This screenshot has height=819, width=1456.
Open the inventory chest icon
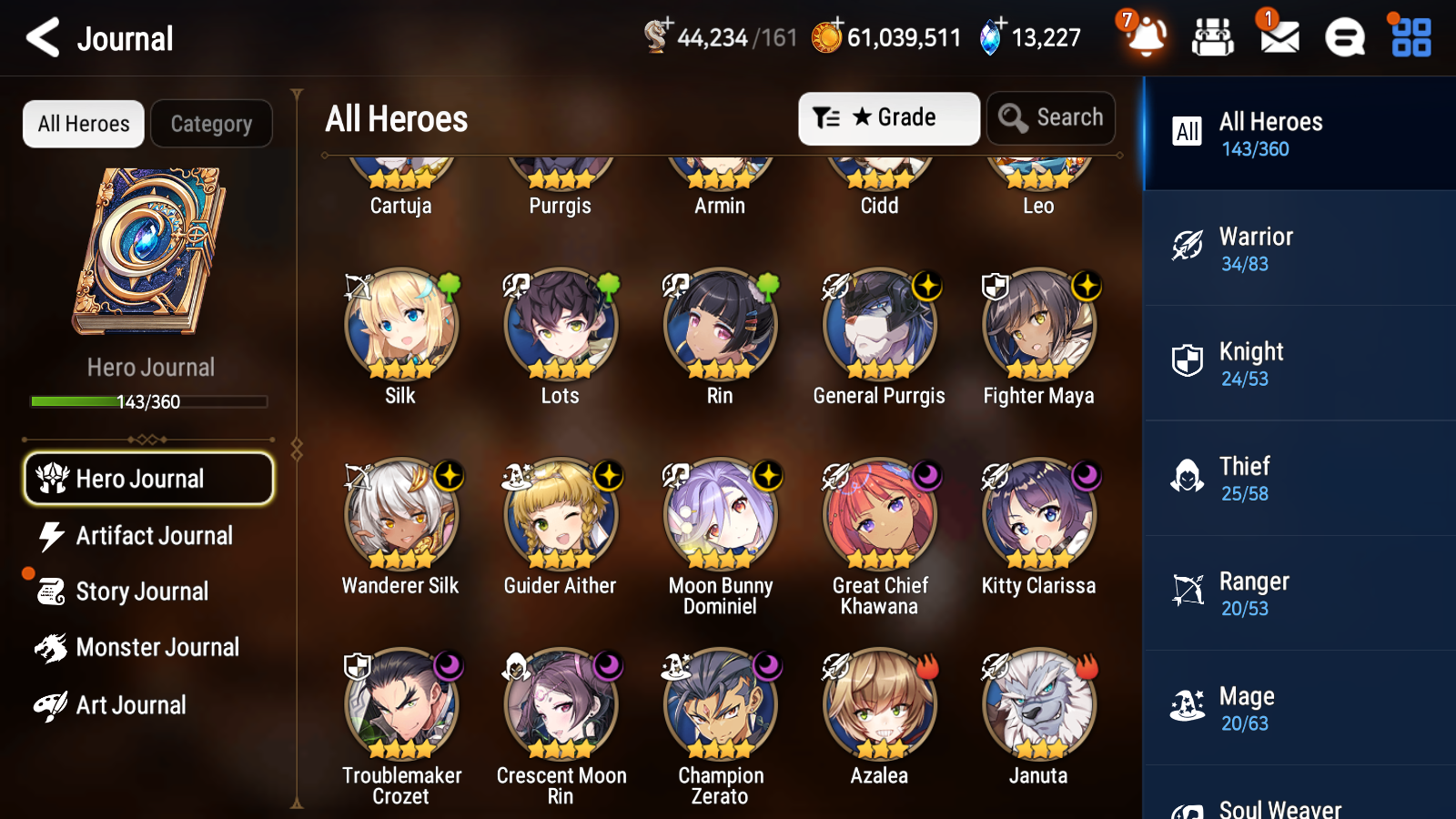point(1213,38)
